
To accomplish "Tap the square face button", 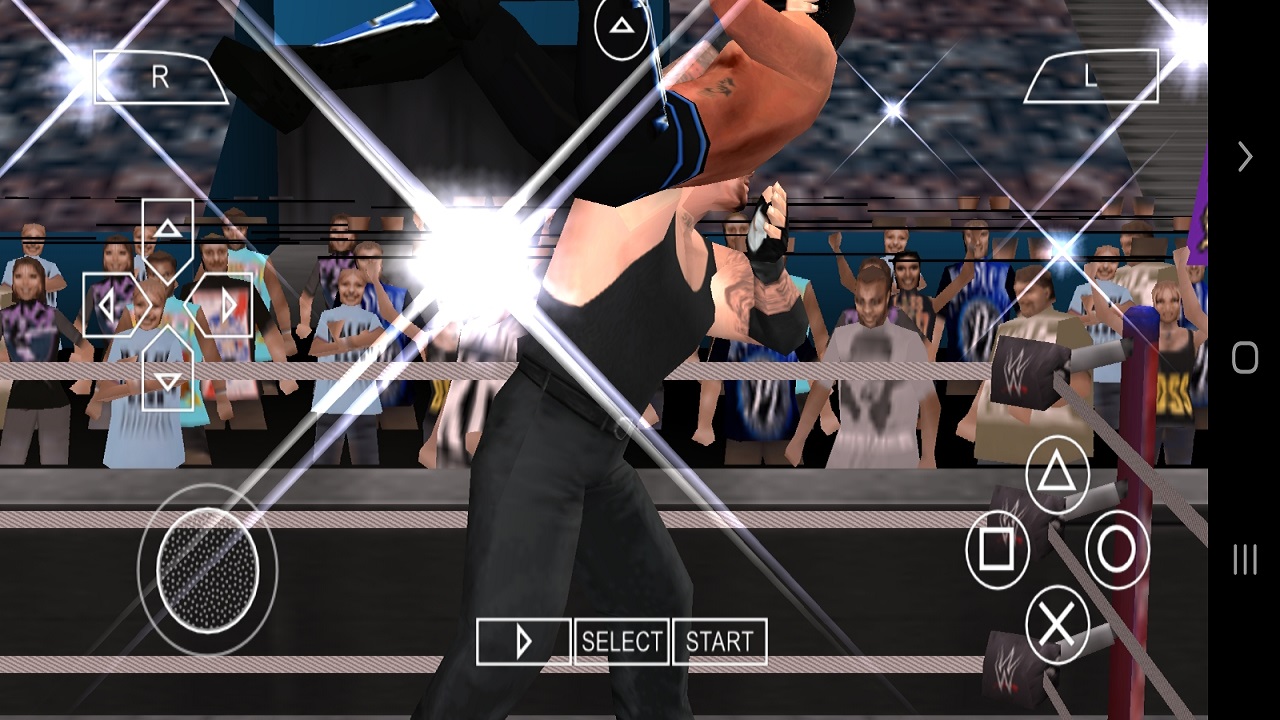I will [997, 549].
